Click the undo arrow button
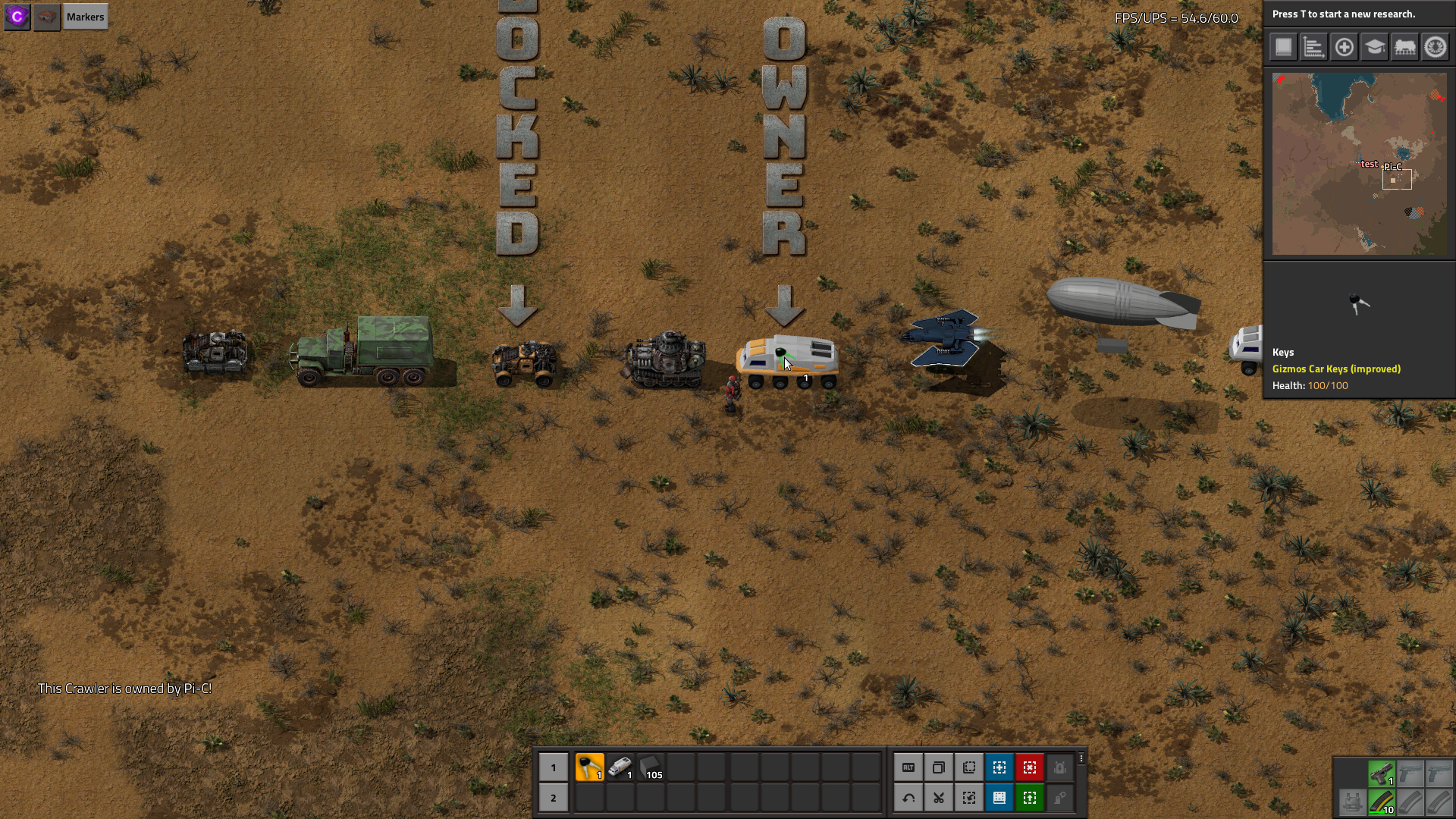This screenshot has height=819, width=1456. point(908,798)
